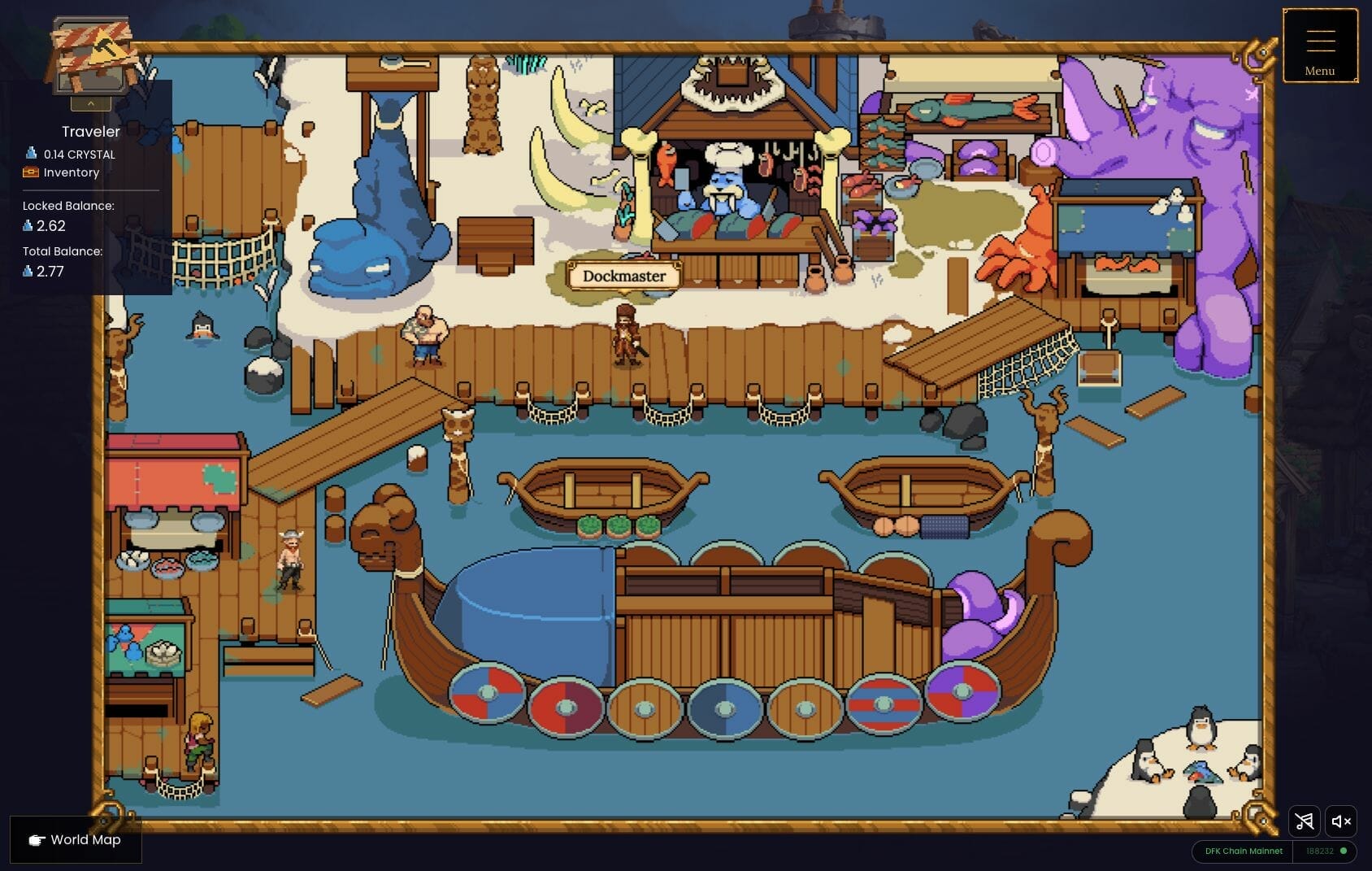Screen dimensions: 1372x871
Task: Select the Dockmaster name label
Action: [623, 276]
